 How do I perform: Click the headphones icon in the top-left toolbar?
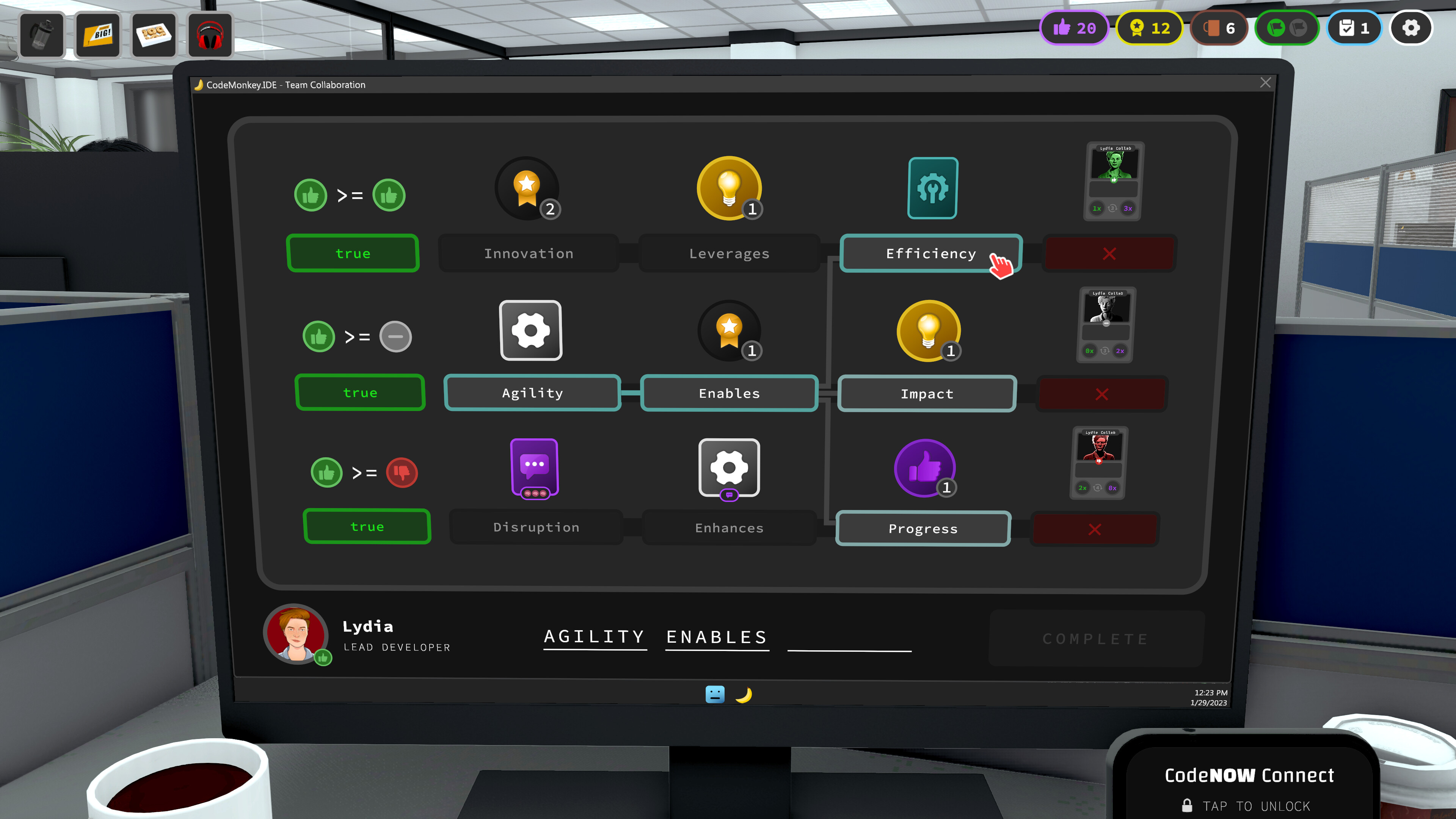(210, 35)
